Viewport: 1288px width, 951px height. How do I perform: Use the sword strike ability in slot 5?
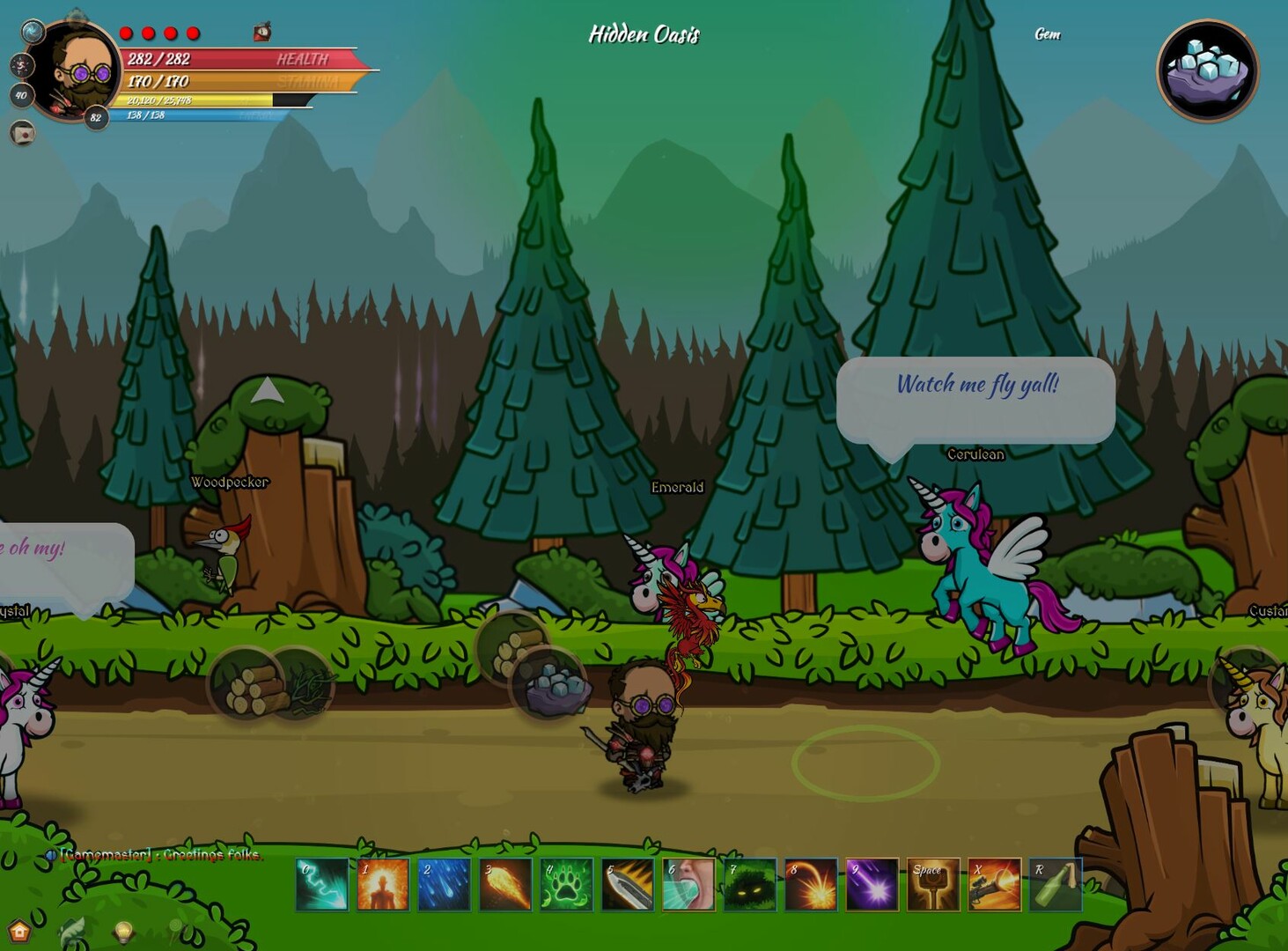click(x=627, y=885)
